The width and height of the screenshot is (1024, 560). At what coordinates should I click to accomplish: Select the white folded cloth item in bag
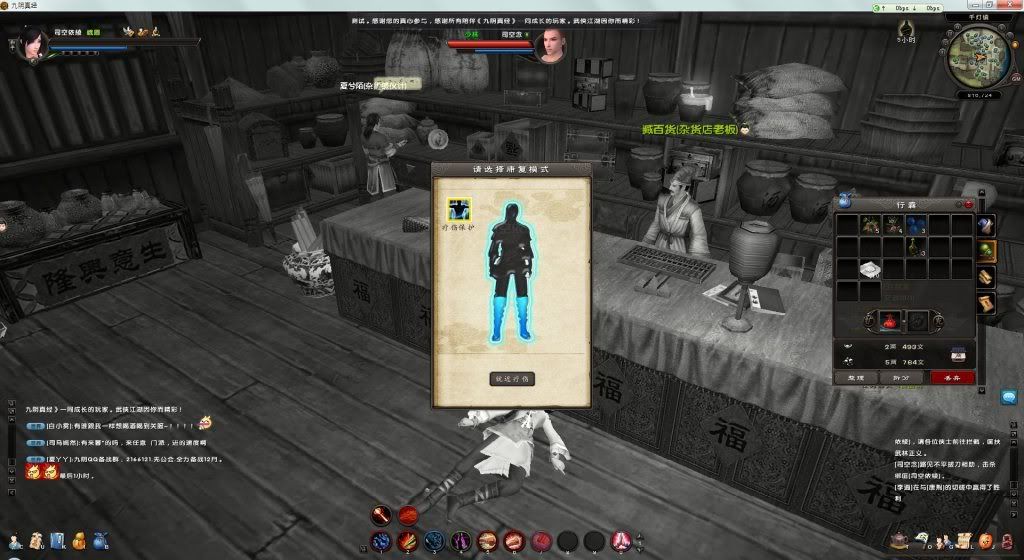(870, 269)
